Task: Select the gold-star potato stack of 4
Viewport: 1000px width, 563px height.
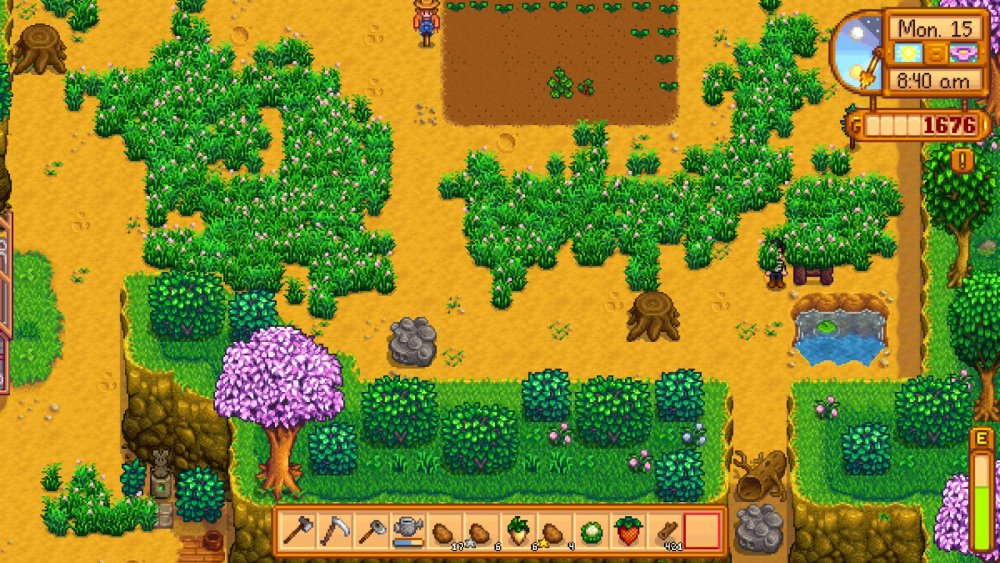Action: click(554, 530)
